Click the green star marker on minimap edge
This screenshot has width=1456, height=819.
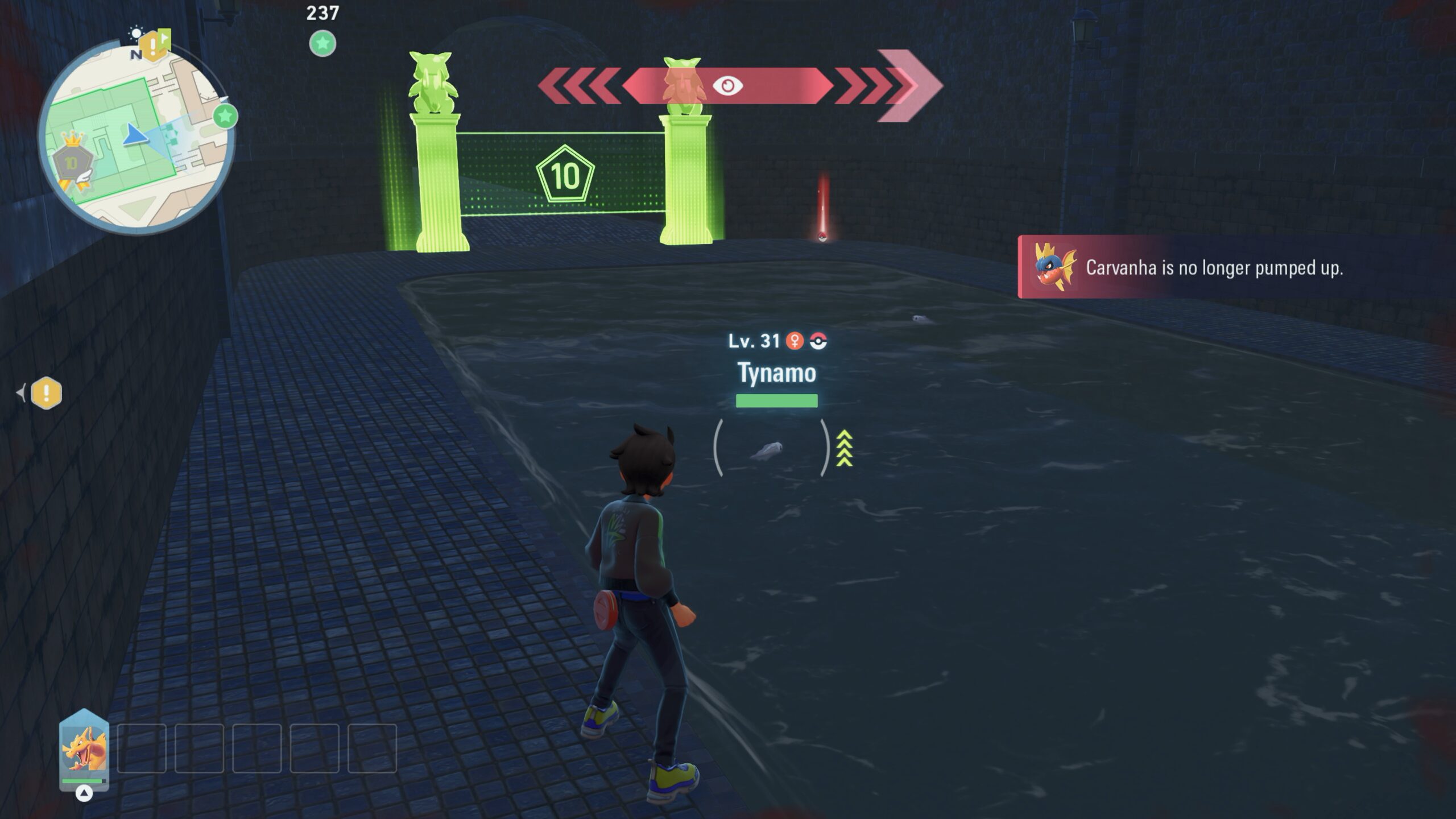(225, 116)
